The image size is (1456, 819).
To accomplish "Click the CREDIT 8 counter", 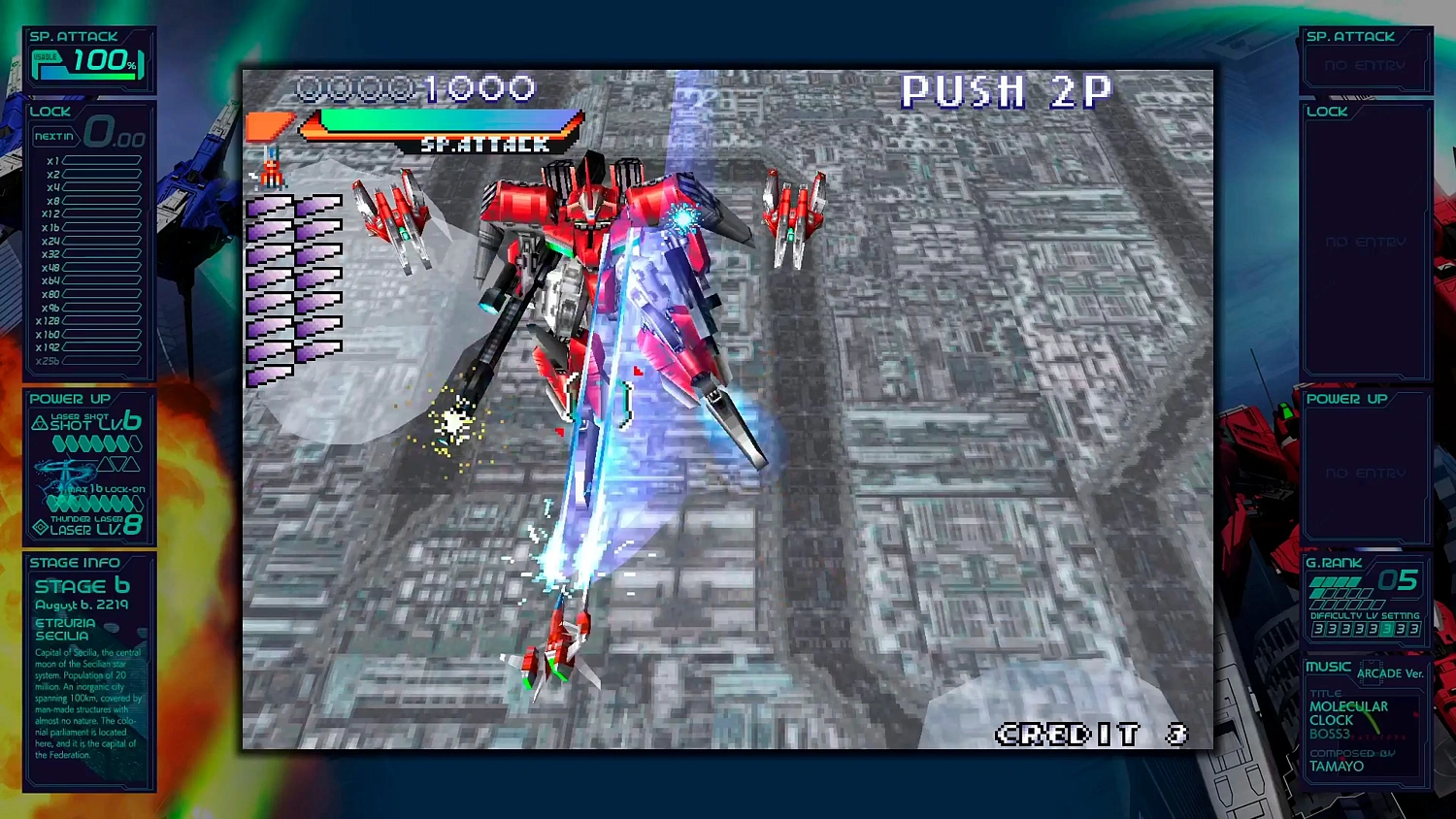I will (1089, 736).
